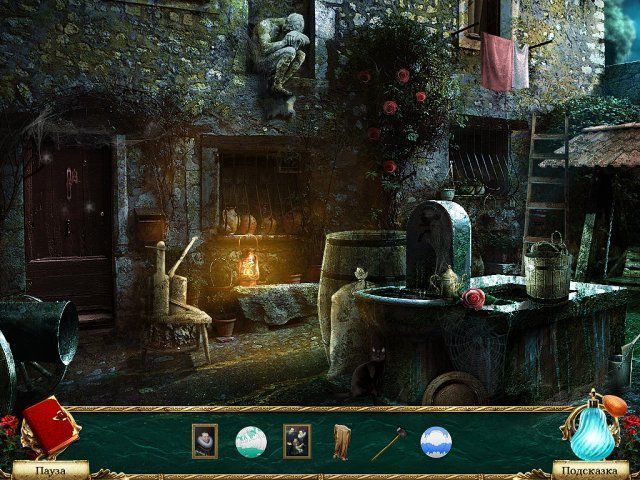The image size is (640, 480).
Task: Select the long-handled hammer in inventory
Action: (x=388, y=442)
